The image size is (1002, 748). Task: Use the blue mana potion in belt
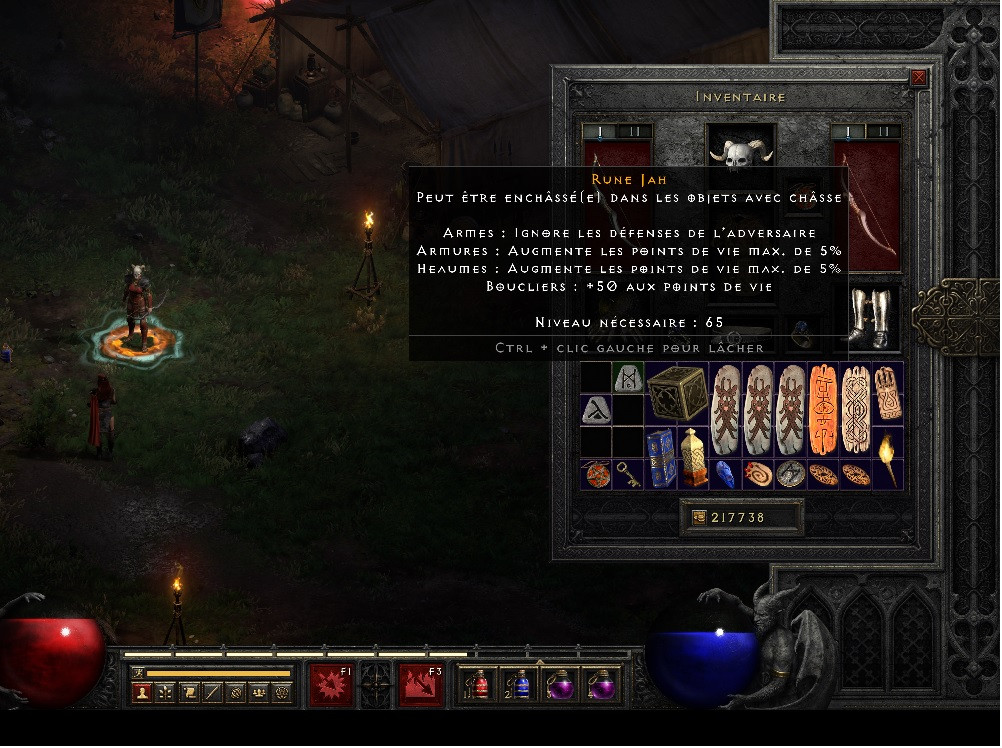pyautogui.click(x=520, y=685)
